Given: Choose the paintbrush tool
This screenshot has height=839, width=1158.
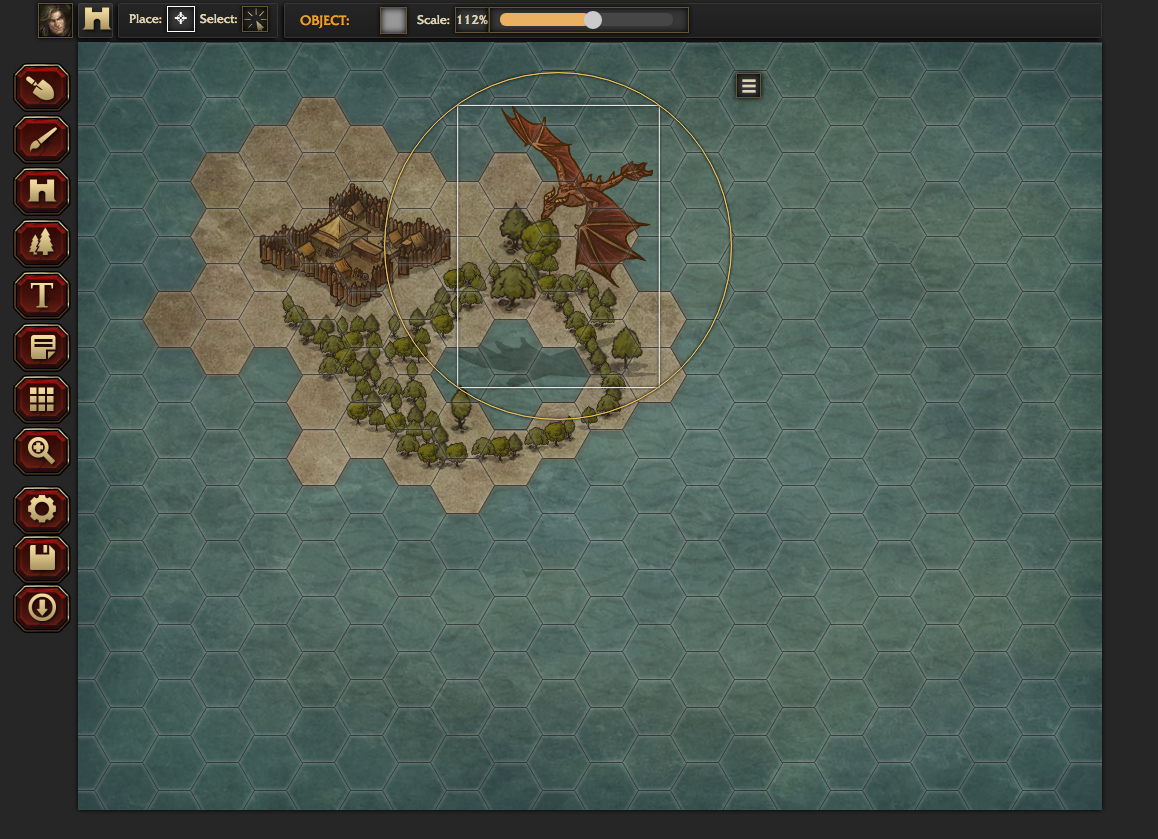Looking at the screenshot, I should 41,140.
